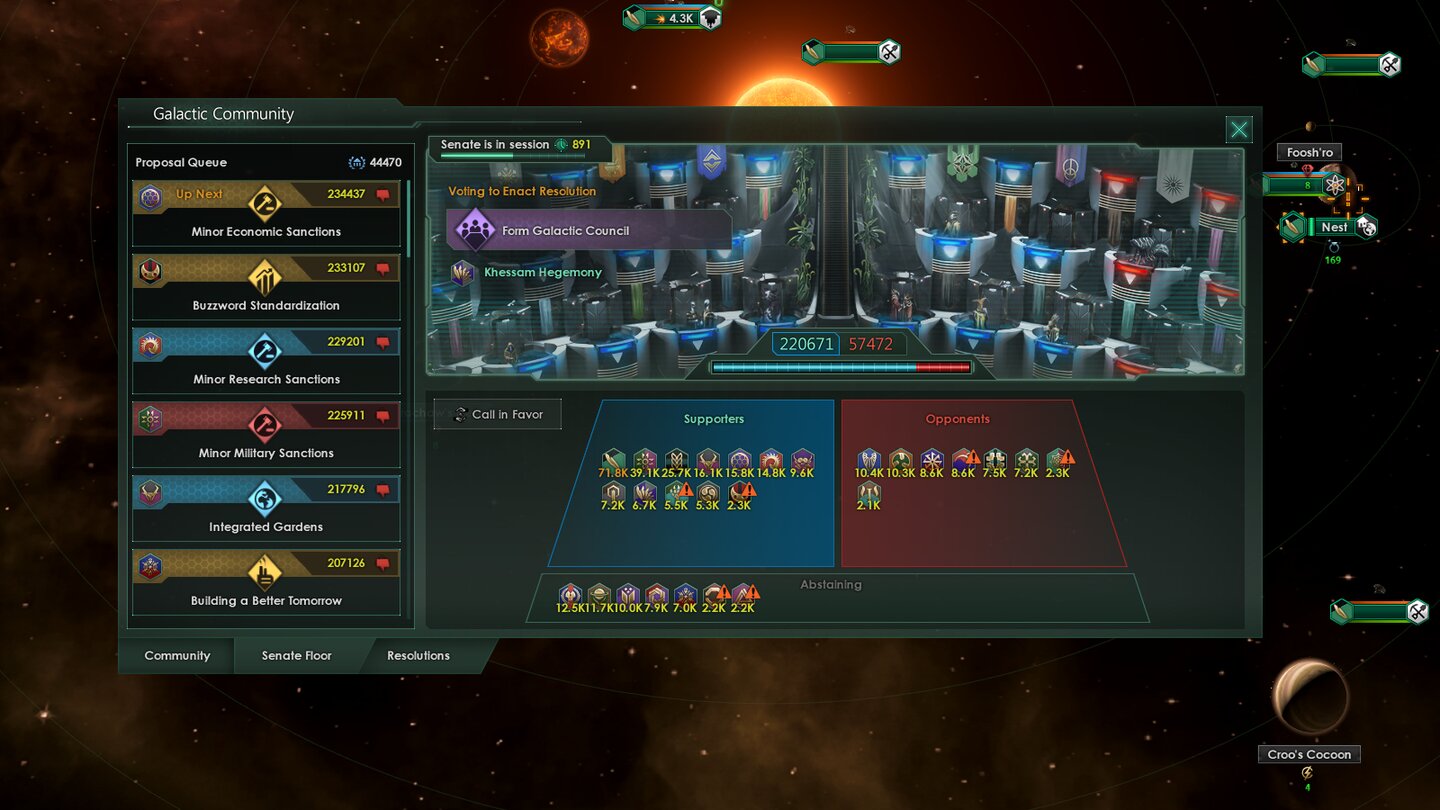Click the Call in Favor button

[x=498, y=414]
